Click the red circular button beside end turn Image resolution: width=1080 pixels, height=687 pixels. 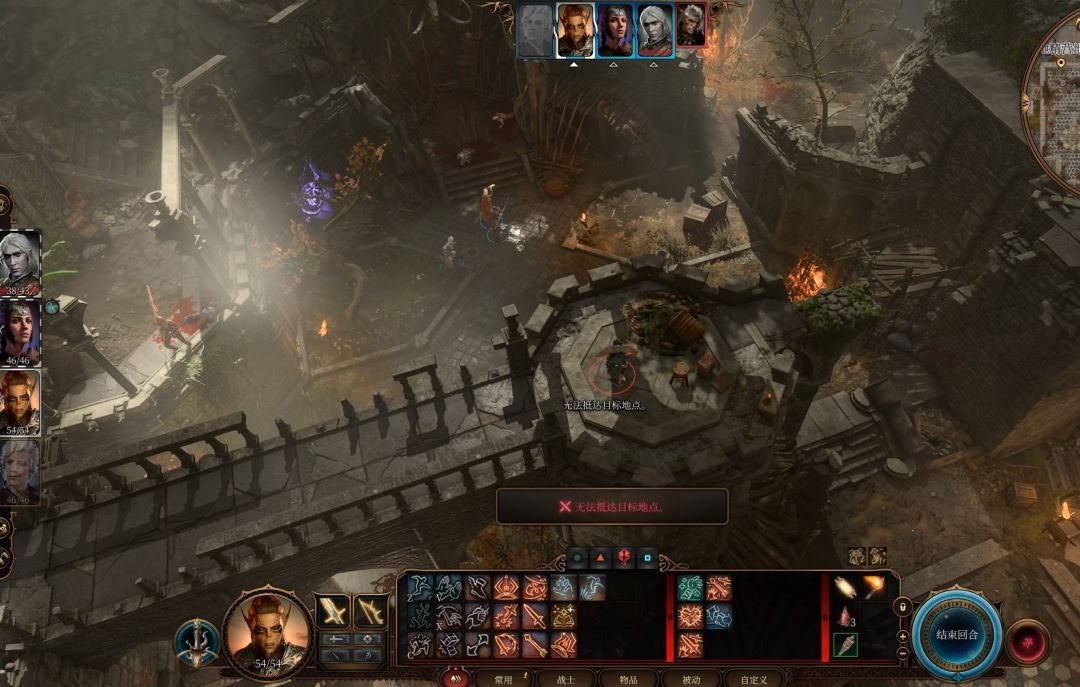(x=1028, y=642)
